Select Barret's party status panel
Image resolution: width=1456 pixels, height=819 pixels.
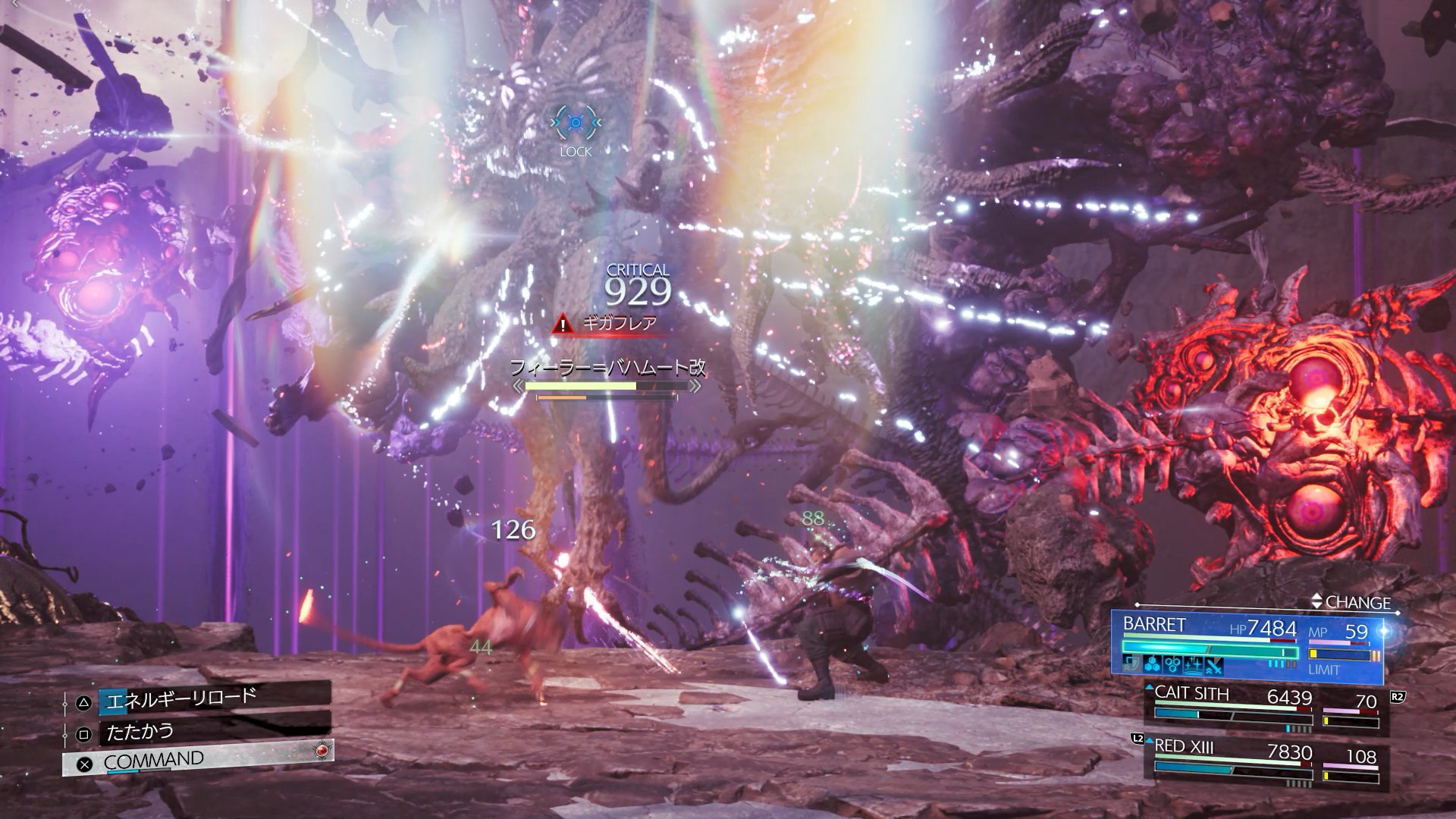1250,646
